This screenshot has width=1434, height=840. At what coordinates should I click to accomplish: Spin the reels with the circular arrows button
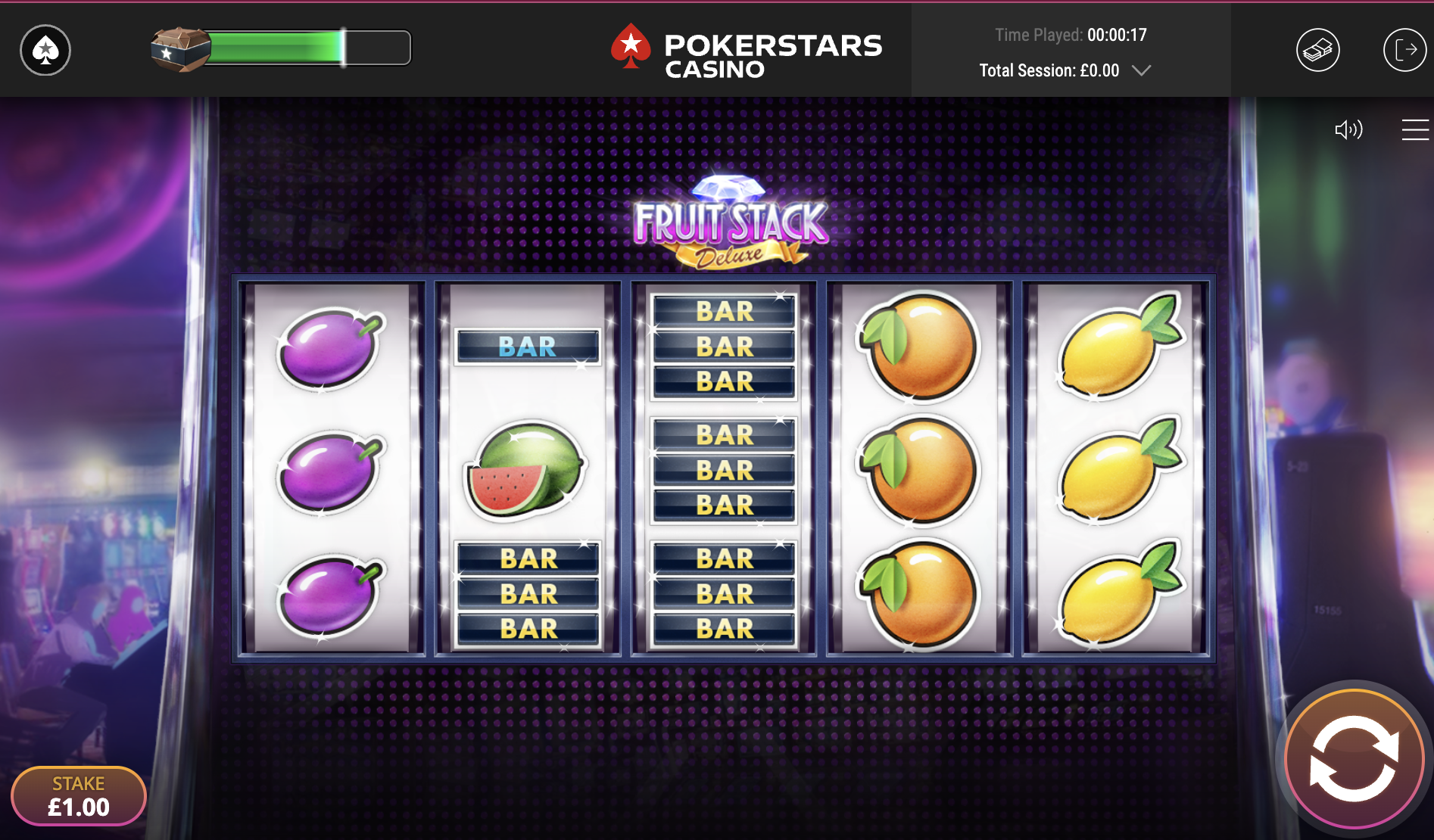pyautogui.click(x=1354, y=758)
